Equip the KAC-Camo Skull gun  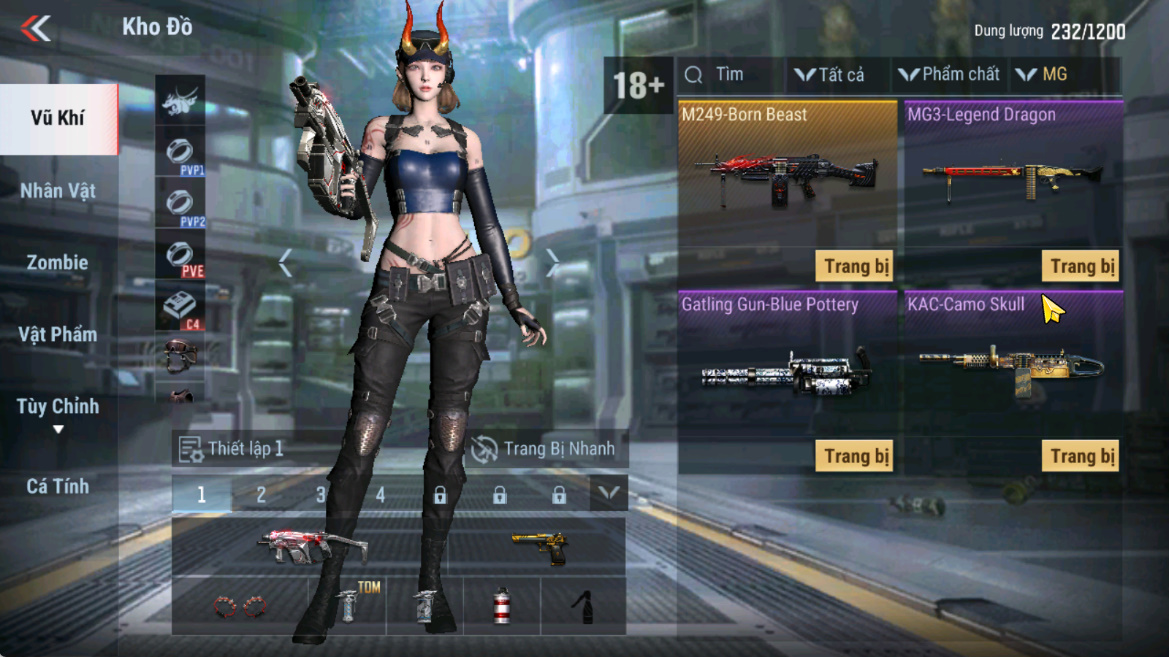1081,456
